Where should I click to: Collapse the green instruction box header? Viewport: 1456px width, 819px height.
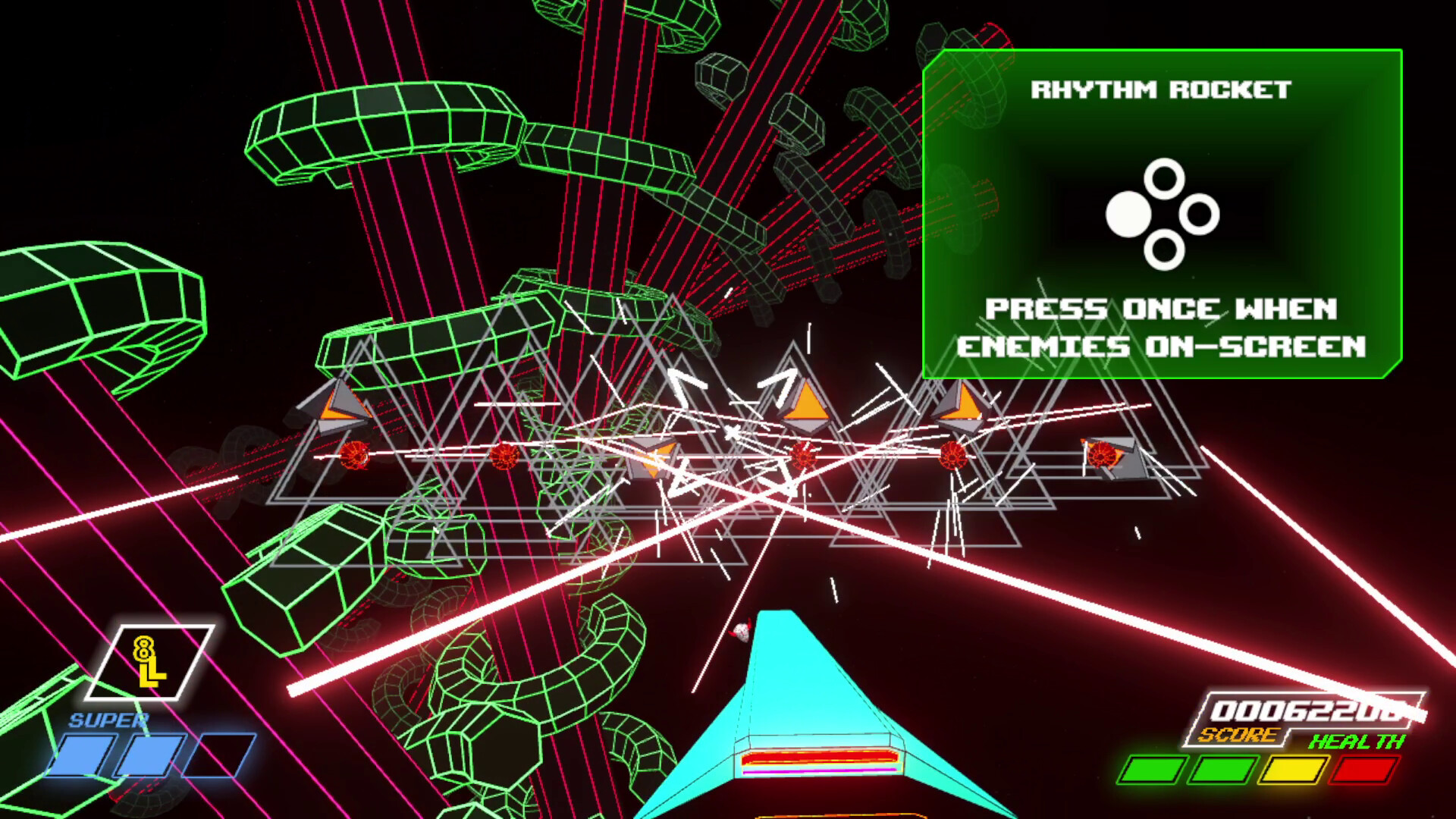(x=1159, y=87)
